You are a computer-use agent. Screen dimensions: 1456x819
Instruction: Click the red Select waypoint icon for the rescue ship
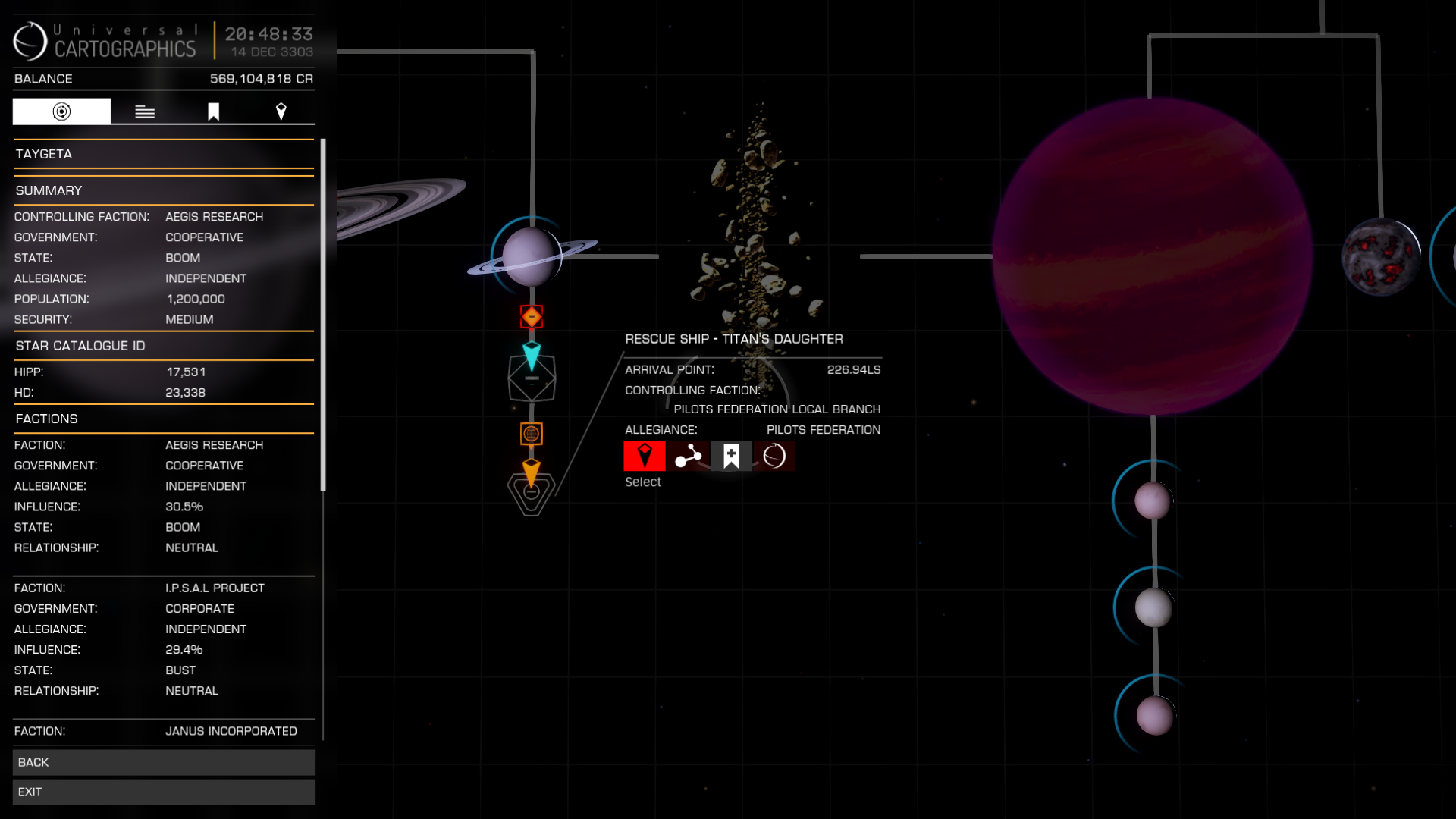coord(644,456)
